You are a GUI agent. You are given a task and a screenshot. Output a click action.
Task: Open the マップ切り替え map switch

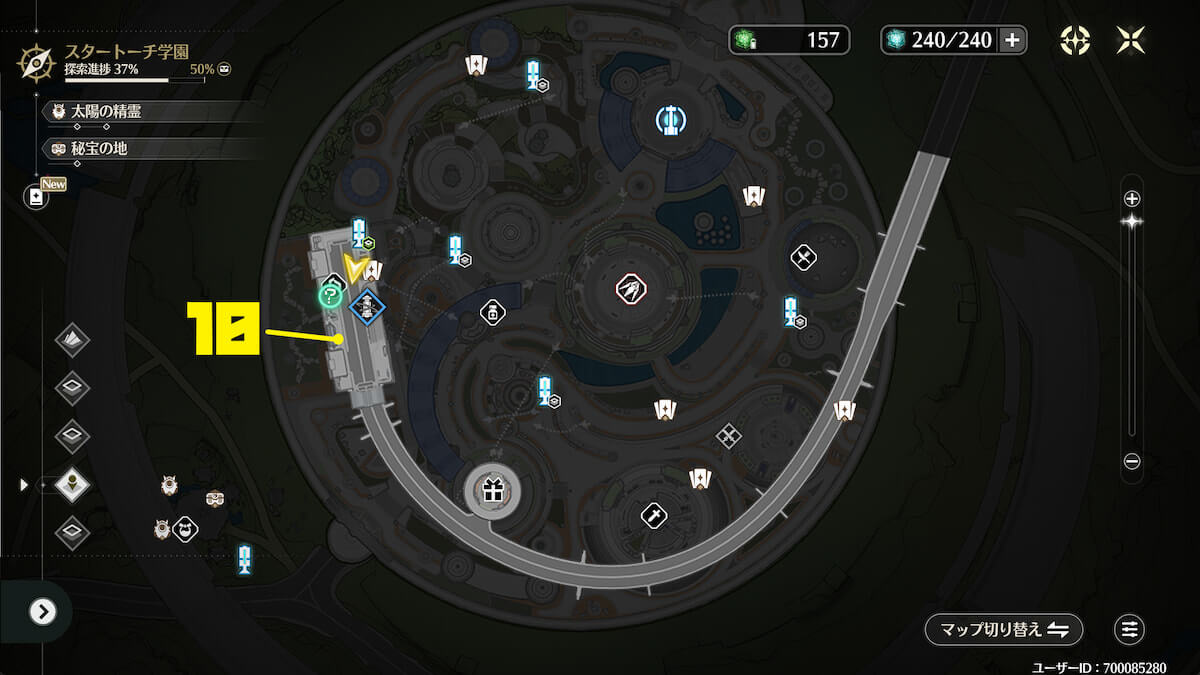point(1003,629)
